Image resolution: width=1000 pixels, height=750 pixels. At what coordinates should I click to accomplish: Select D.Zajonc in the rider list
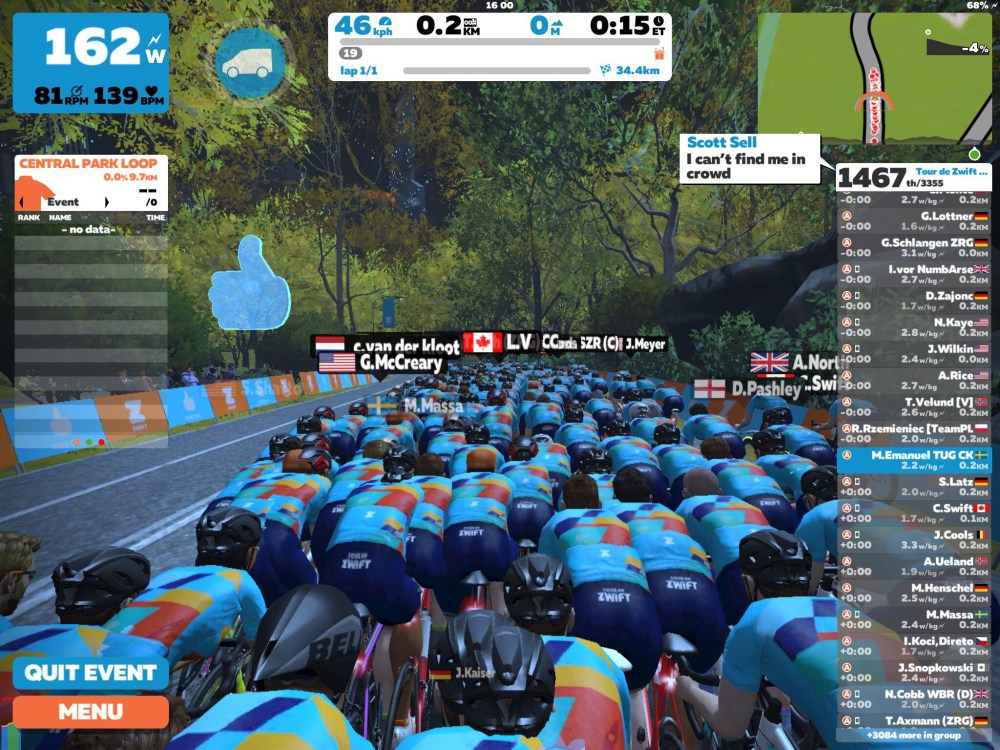click(x=914, y=301)
